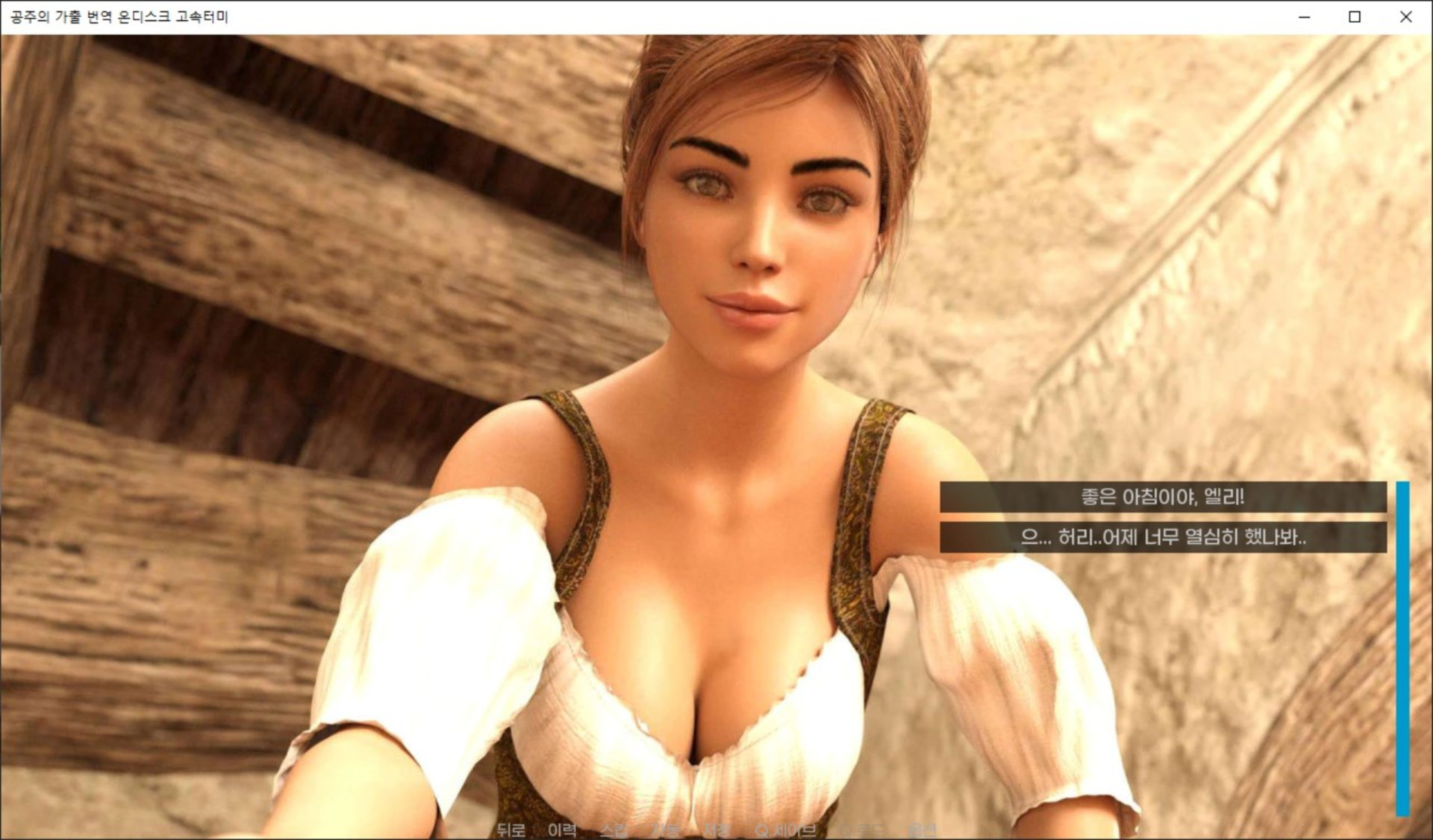Toggle 자동 auto-advance mode
Viewport: 1433px width, 840px height.
665,830
